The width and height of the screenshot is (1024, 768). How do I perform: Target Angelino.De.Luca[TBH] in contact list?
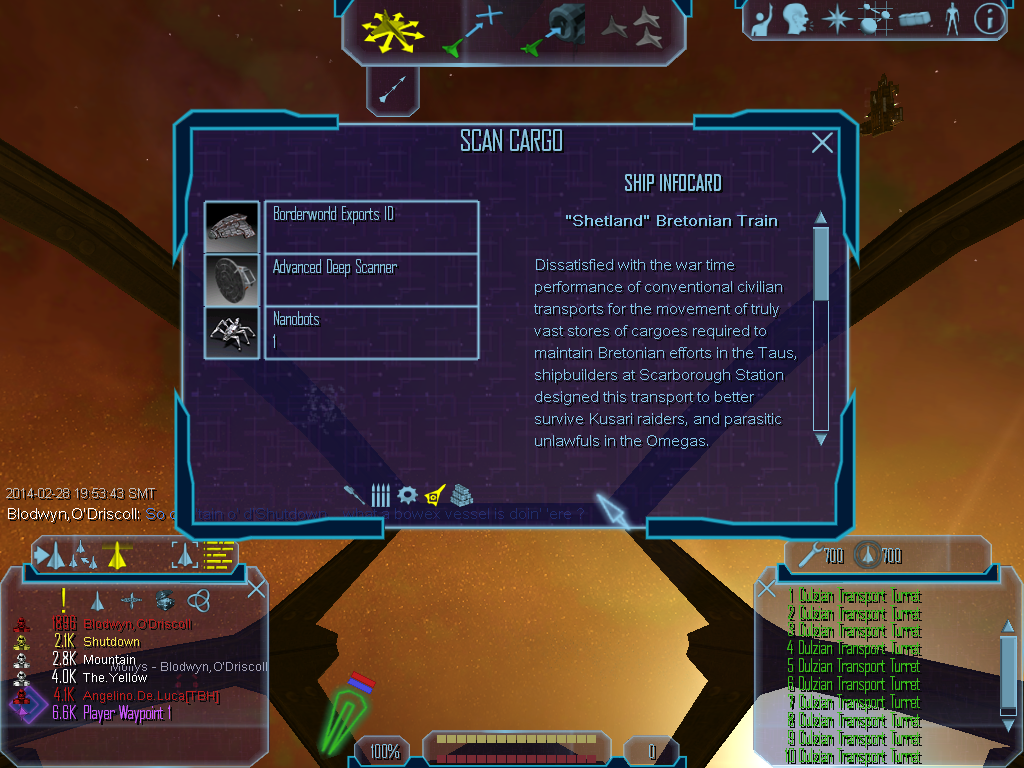coord(150,696)
